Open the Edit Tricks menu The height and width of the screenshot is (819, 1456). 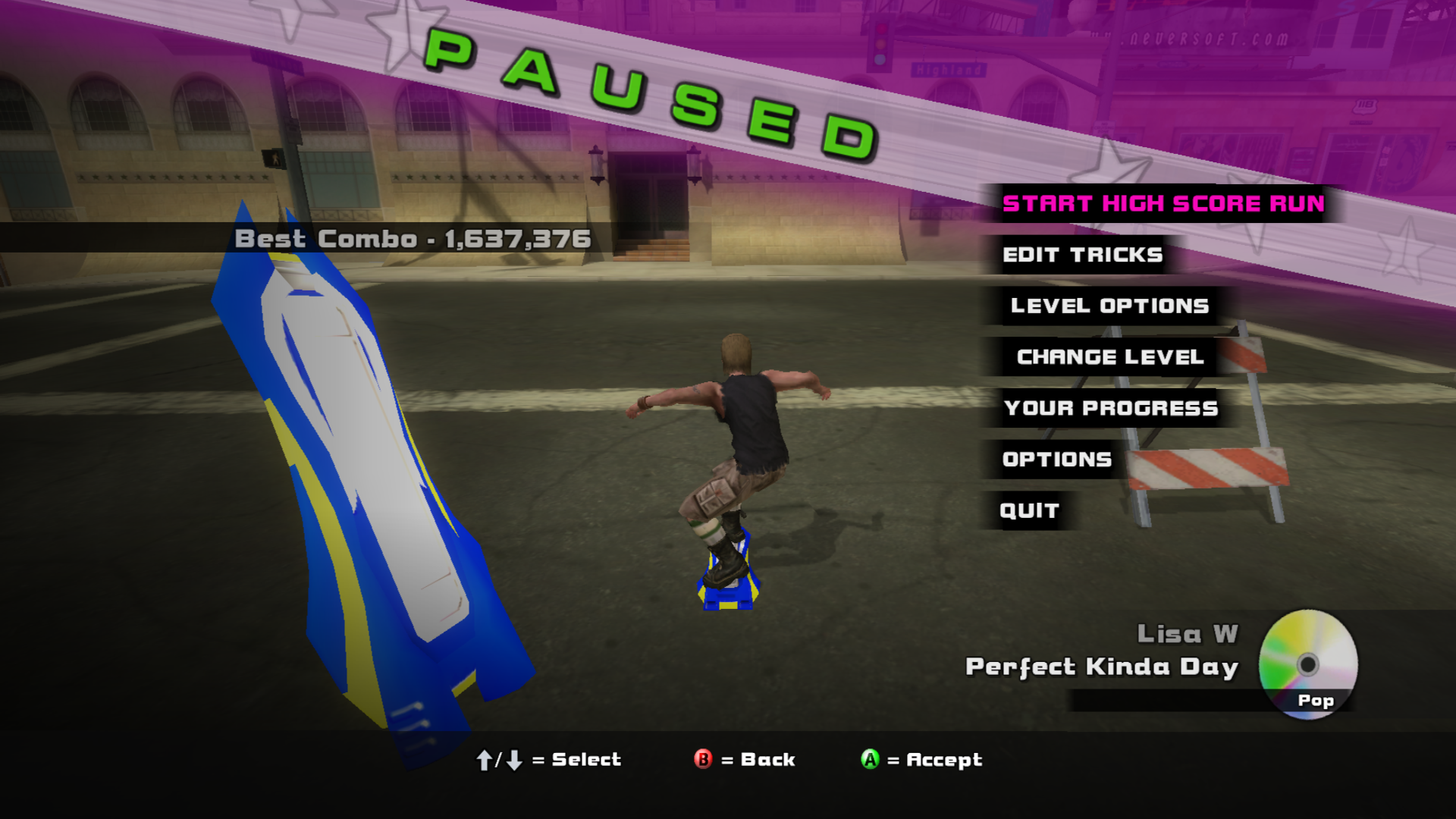[x=1082, y=255]
